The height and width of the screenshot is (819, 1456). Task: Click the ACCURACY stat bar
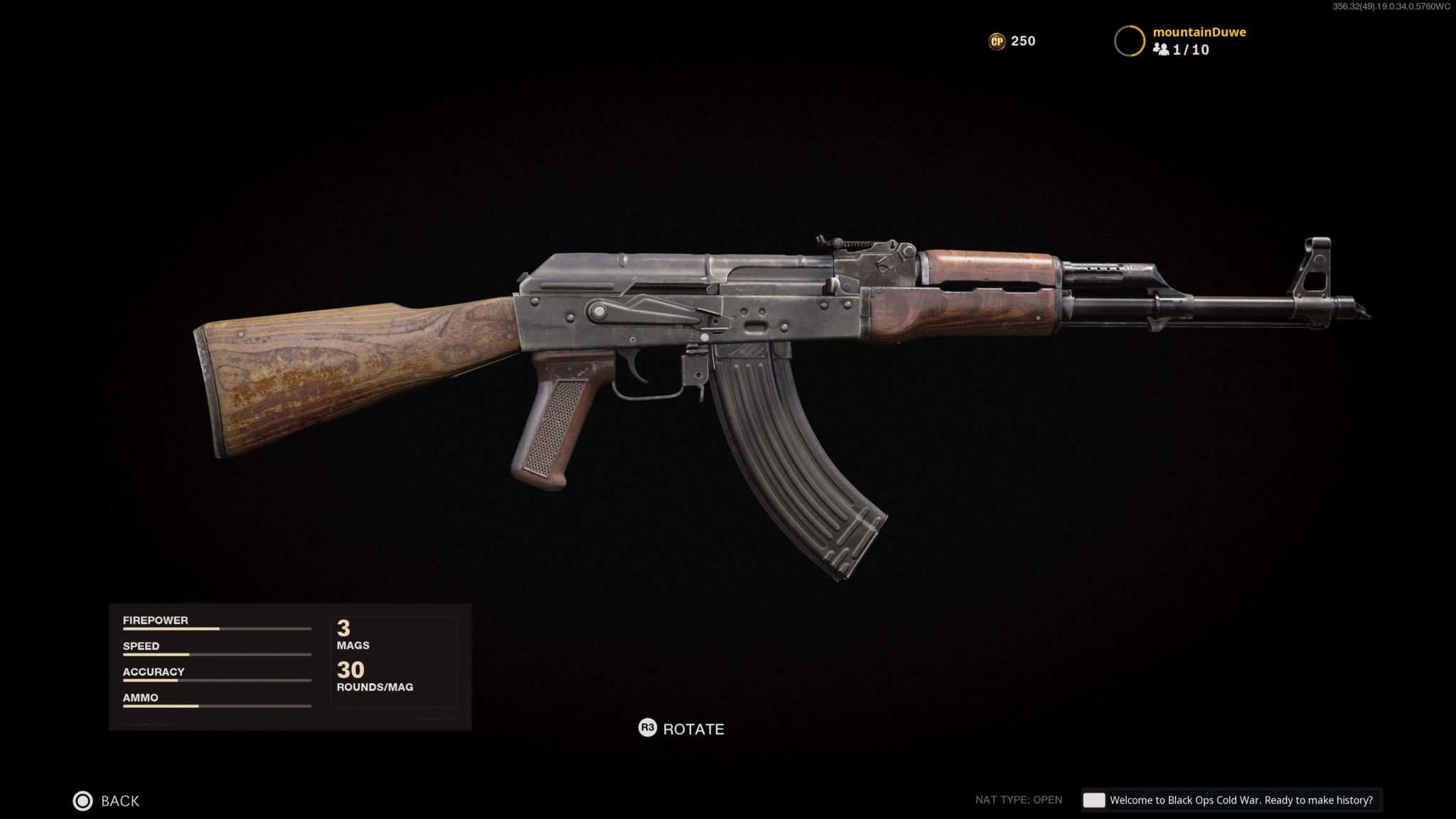coord(217,680)
